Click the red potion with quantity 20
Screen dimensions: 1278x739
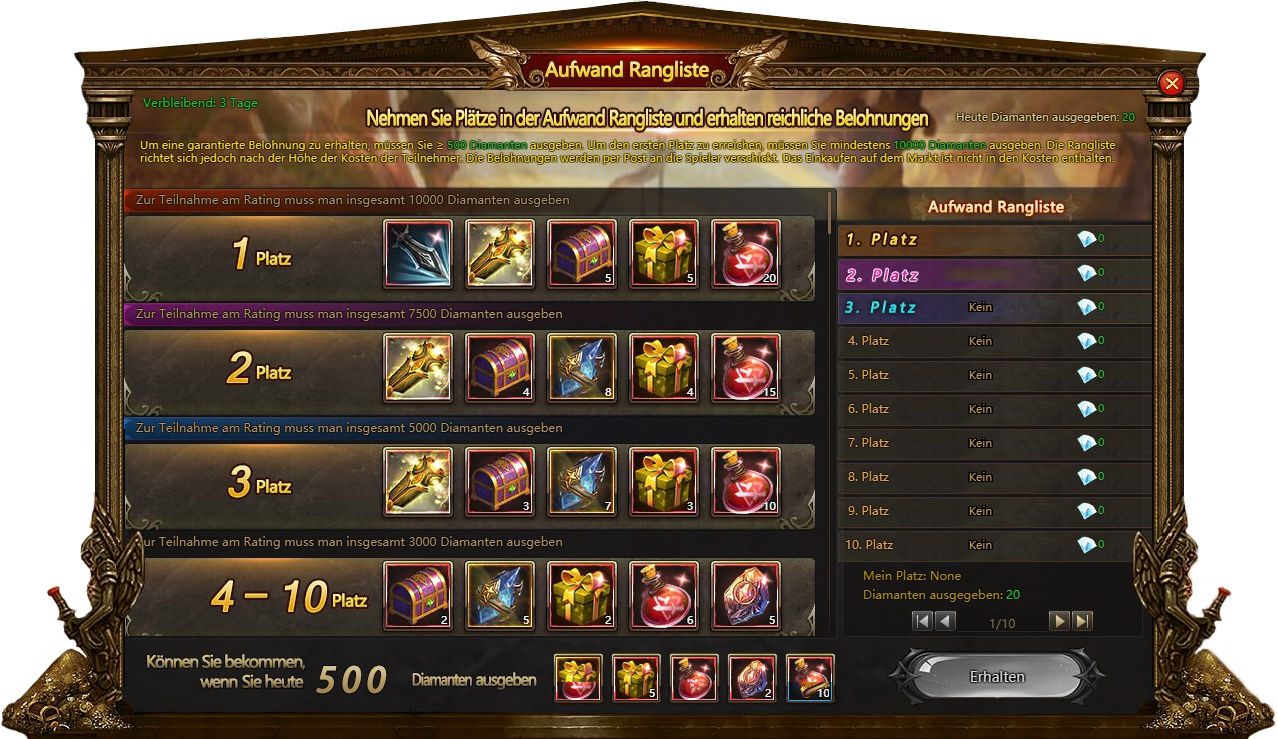click(746, 254)
